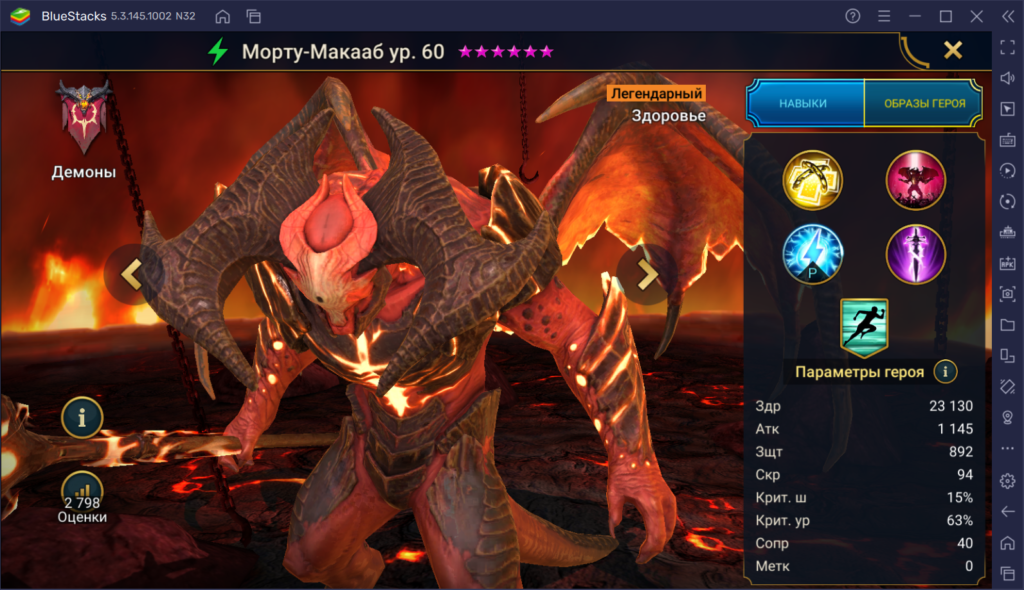Minimize the BlueStacks window
This screenshot has width=1024, height=590.
coord(914,16)
